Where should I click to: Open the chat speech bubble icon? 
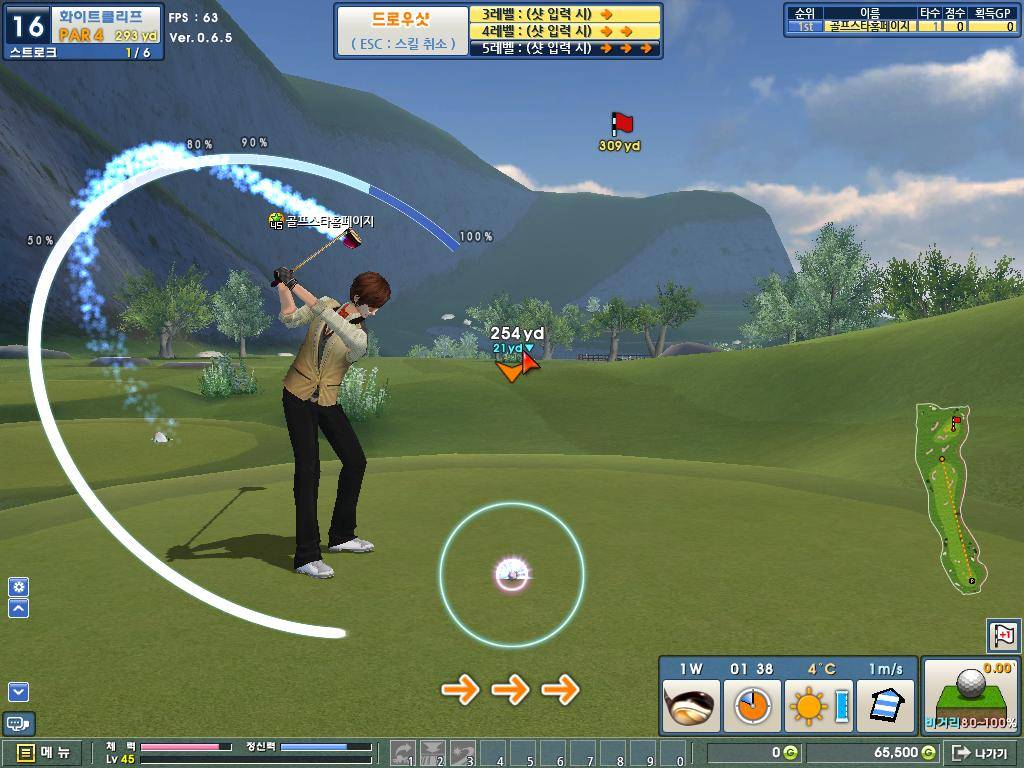[x=19, y=723]
